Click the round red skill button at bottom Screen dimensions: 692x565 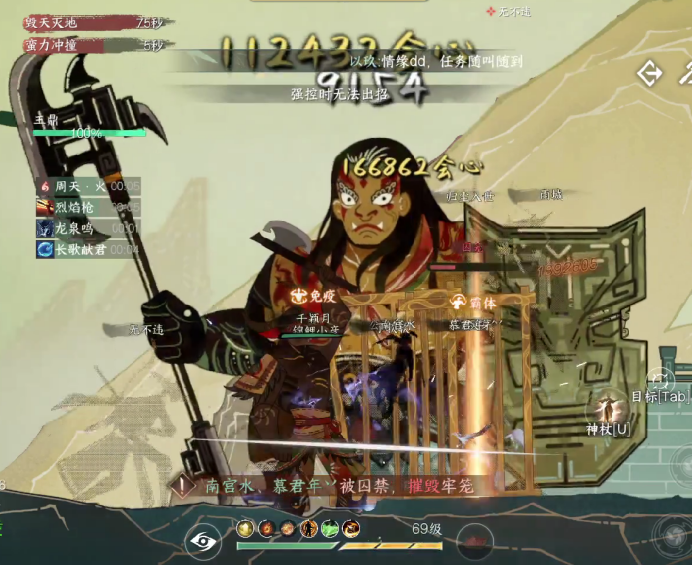pos(476,541)
